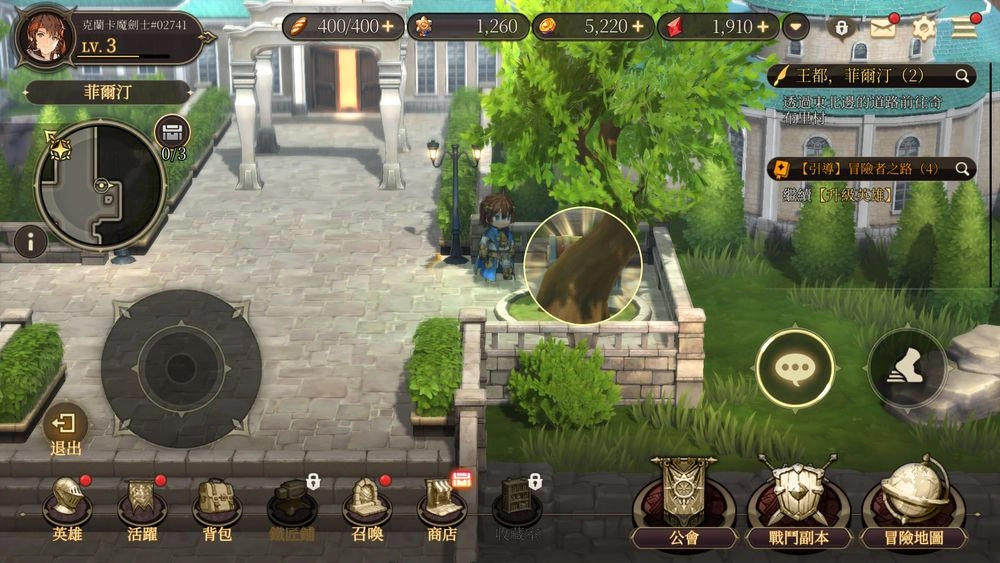The image size is (1000, 563).
Task: Open the chat speech bubble button
Action: tap(795, 369)
